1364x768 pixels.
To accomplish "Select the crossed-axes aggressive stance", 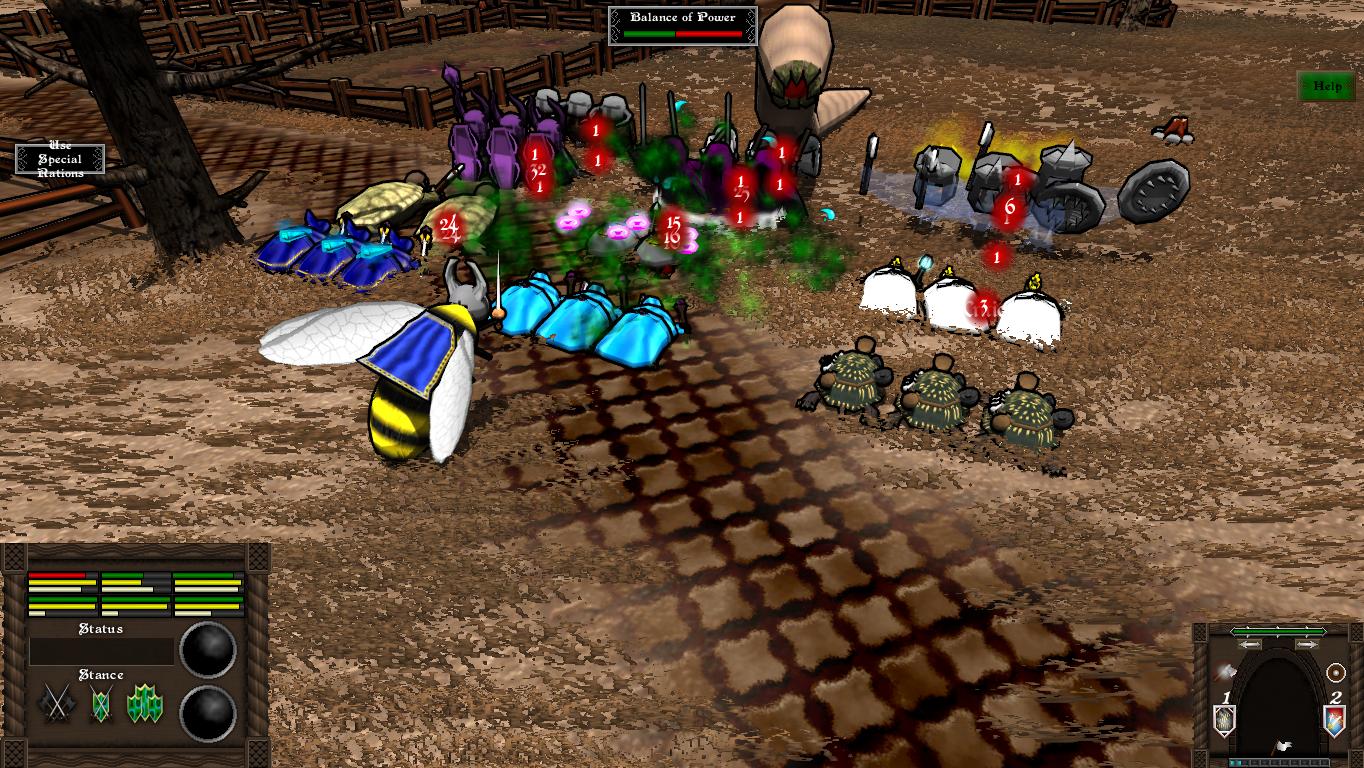I will [x=54, y=702].
